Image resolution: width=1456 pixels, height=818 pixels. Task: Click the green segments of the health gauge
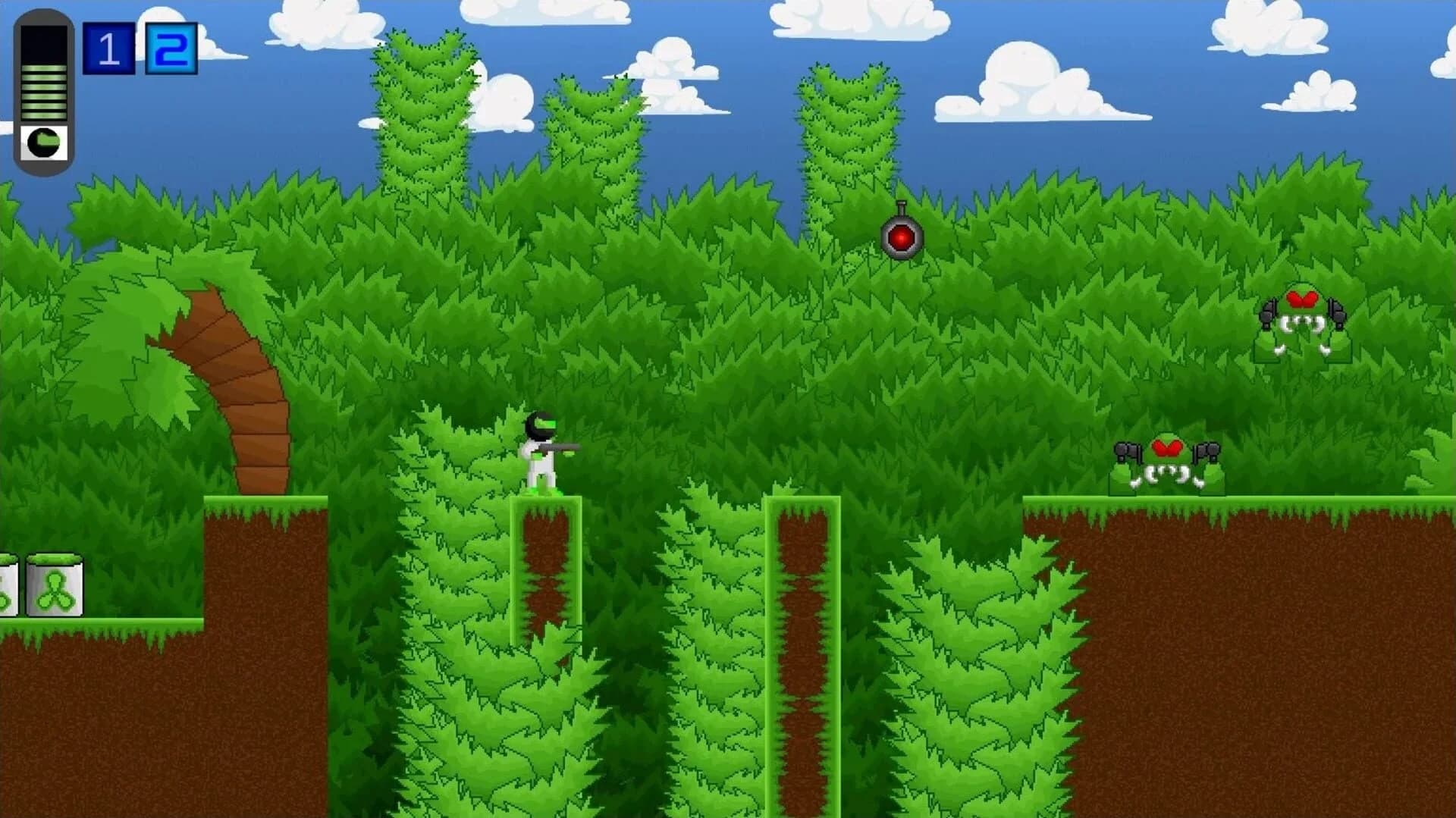pos(44,91)
